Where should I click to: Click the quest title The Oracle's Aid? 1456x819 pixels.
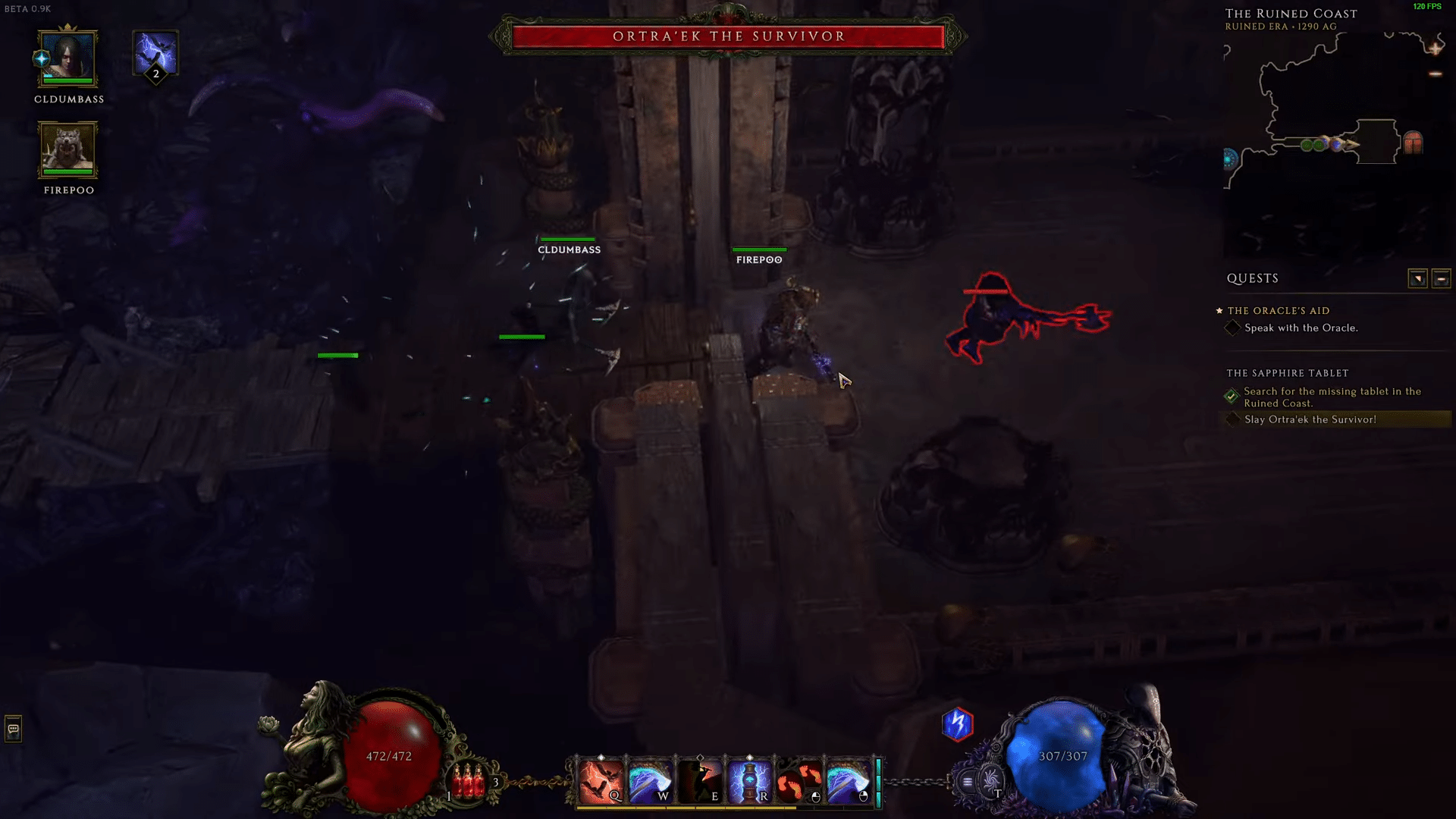click(1277, 311)
